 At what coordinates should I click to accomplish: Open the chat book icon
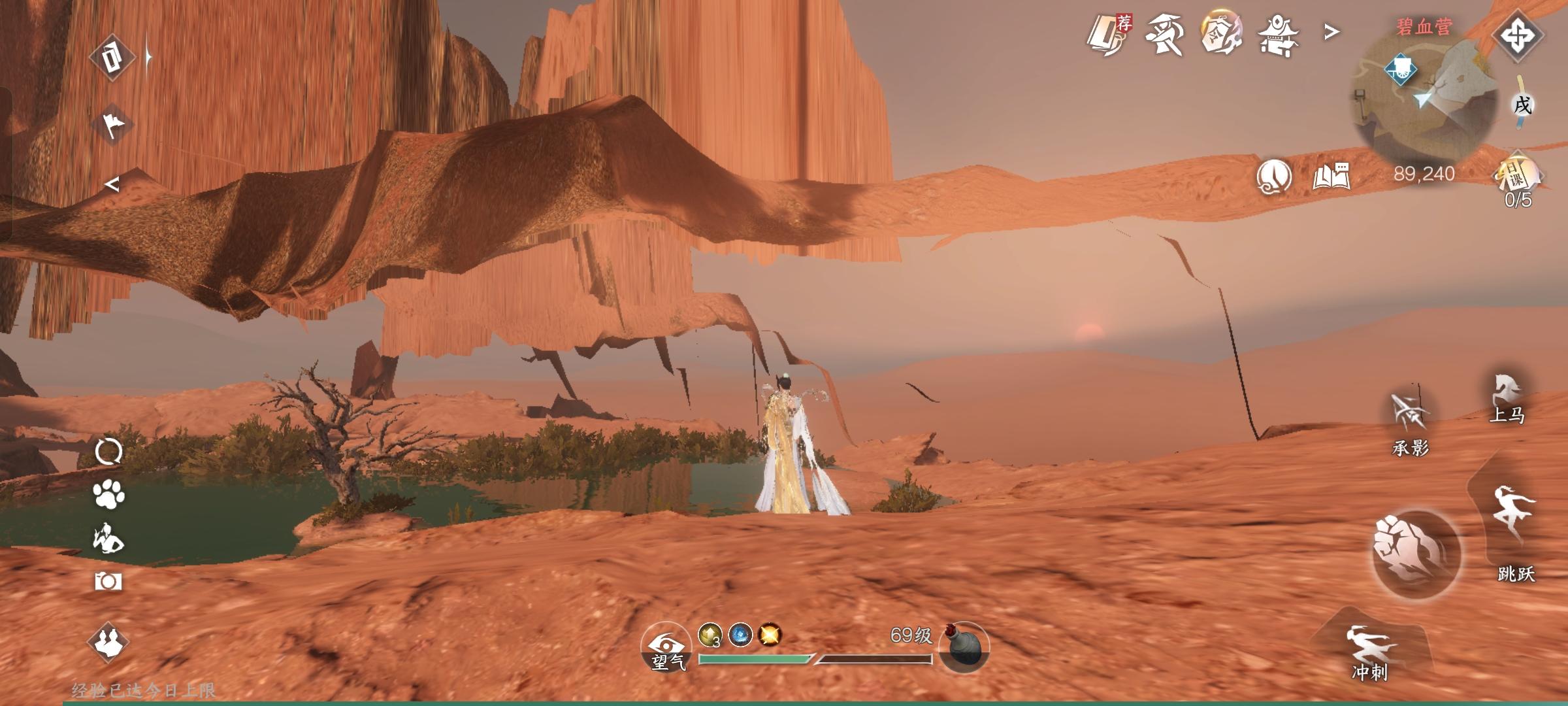point(1331,176)
